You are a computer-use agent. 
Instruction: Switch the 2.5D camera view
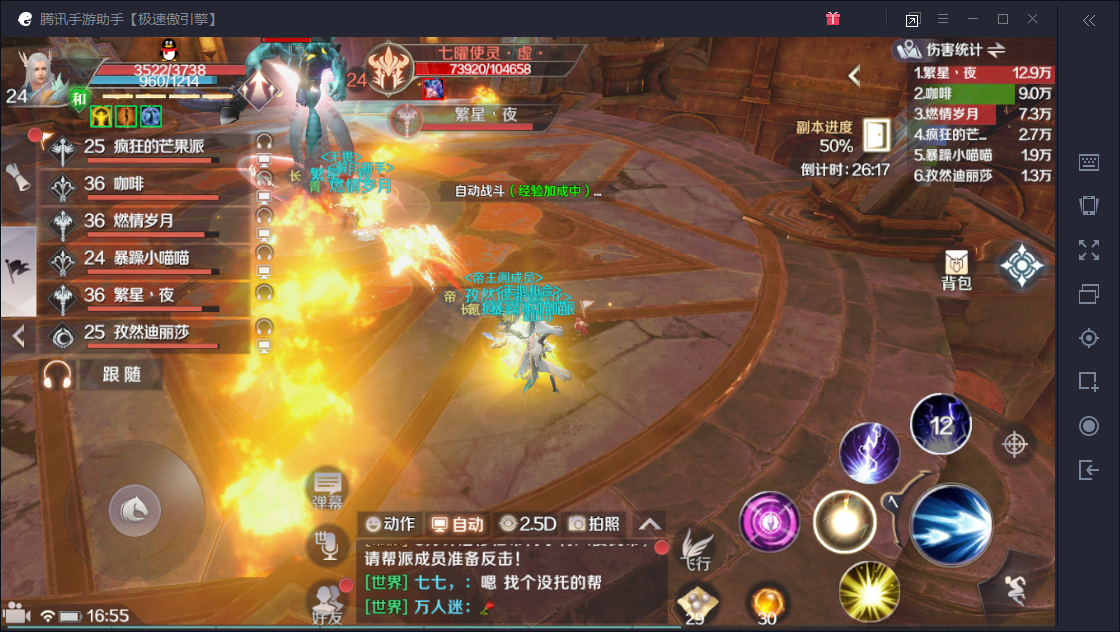[528, 523]
